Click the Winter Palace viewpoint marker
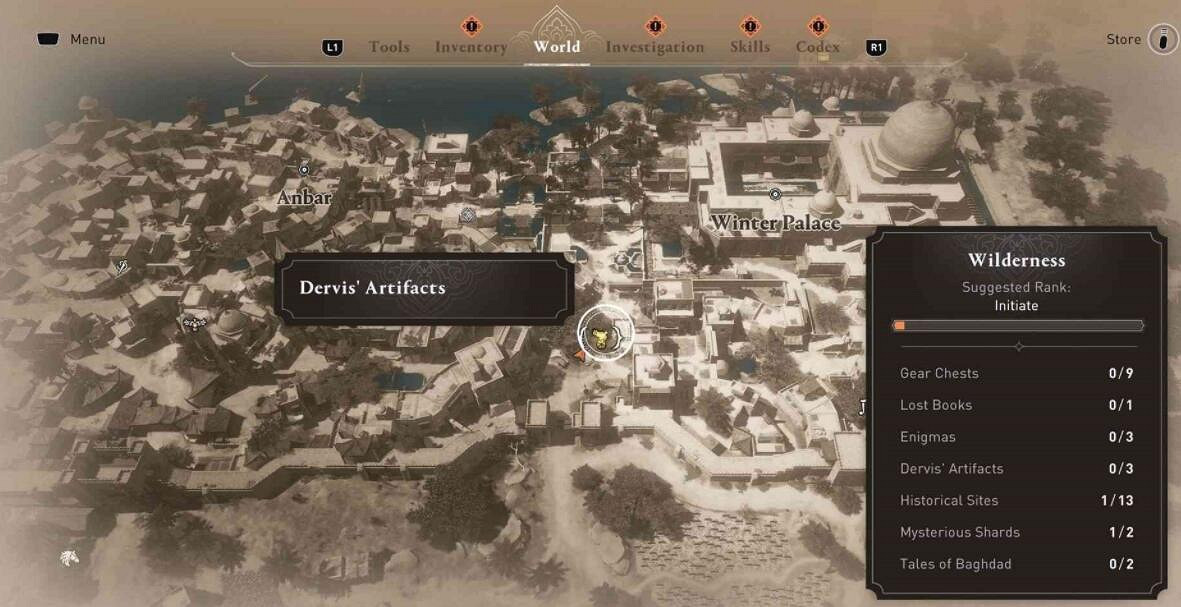The width and height of the screenshot is (1181, 607). pos(775,193)
